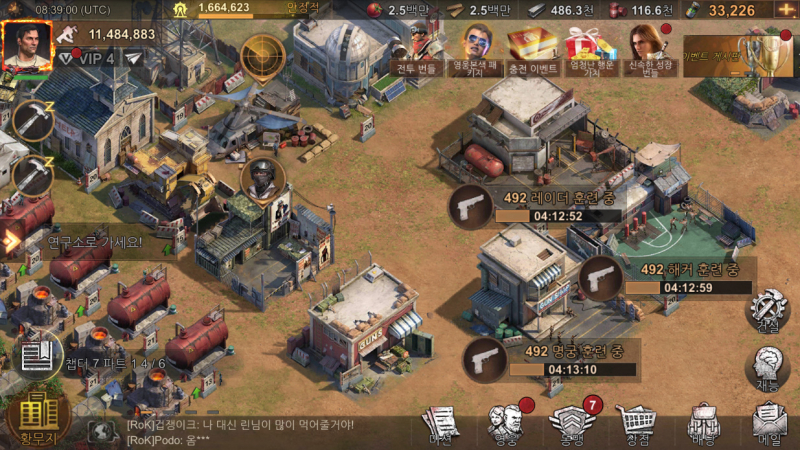Open the 전투 번들 battle bundle offer
The image size is (800, 450).
pyautogui.click(x=417, y=50)
